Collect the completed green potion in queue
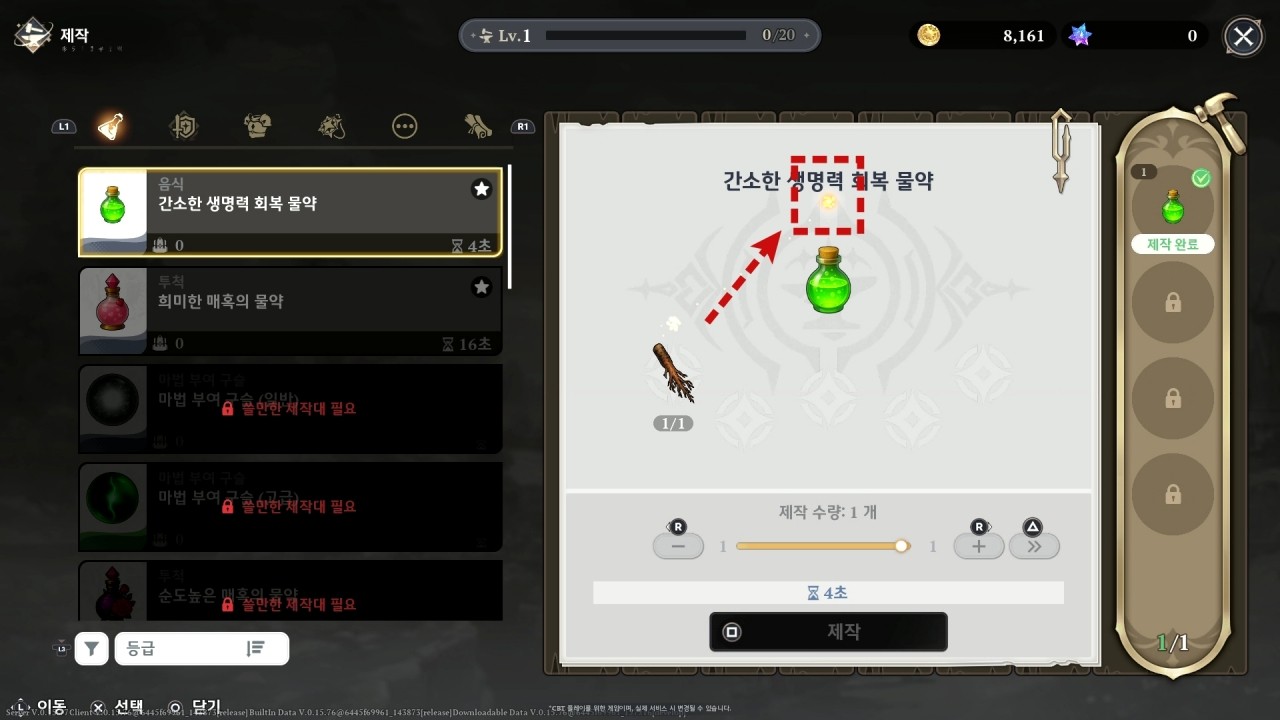The height and width of the screenshot is (720, 1280). [x=1172, y=207]
